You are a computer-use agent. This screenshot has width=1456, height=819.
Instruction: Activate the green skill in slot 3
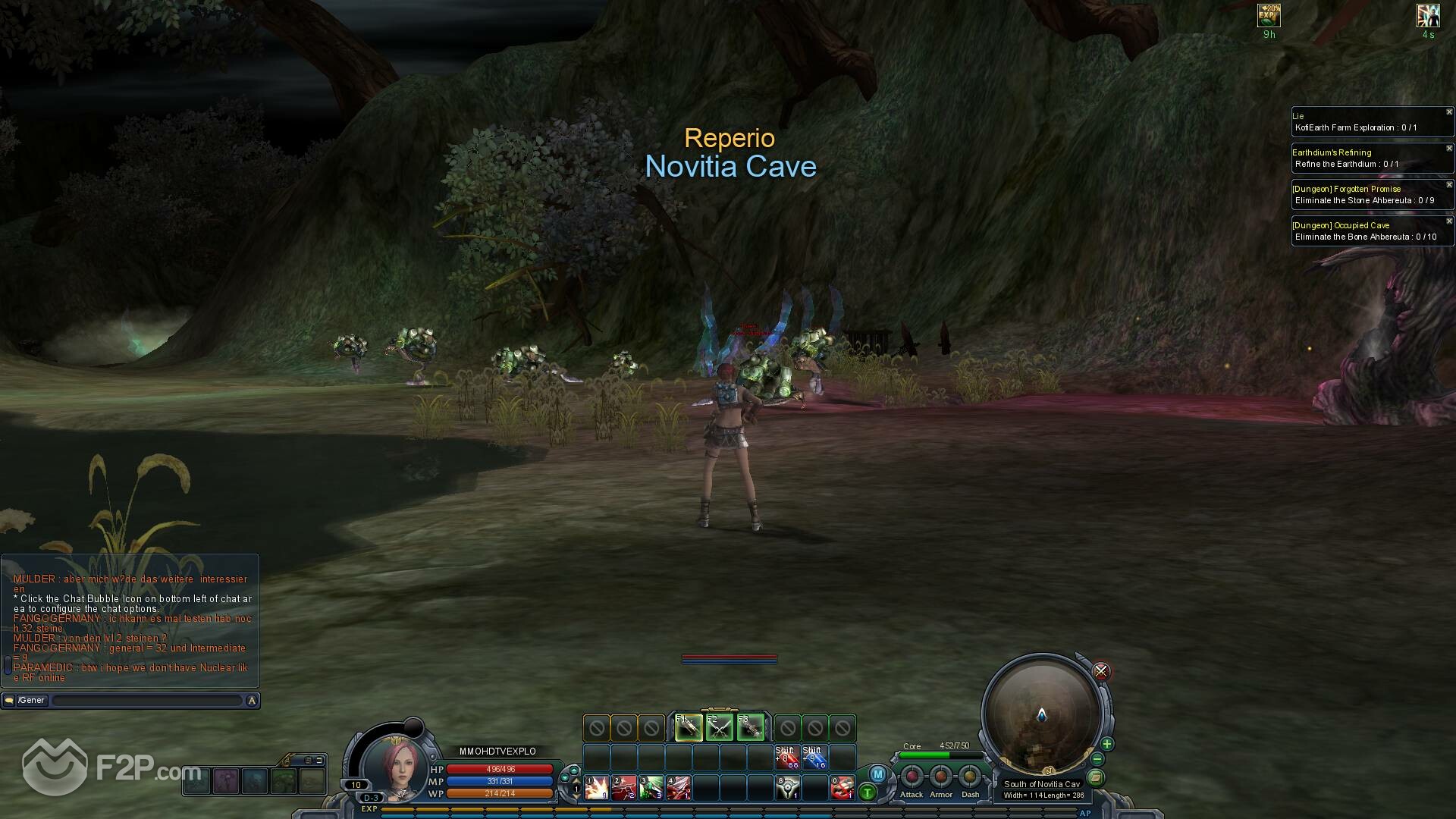coord(651,788)
